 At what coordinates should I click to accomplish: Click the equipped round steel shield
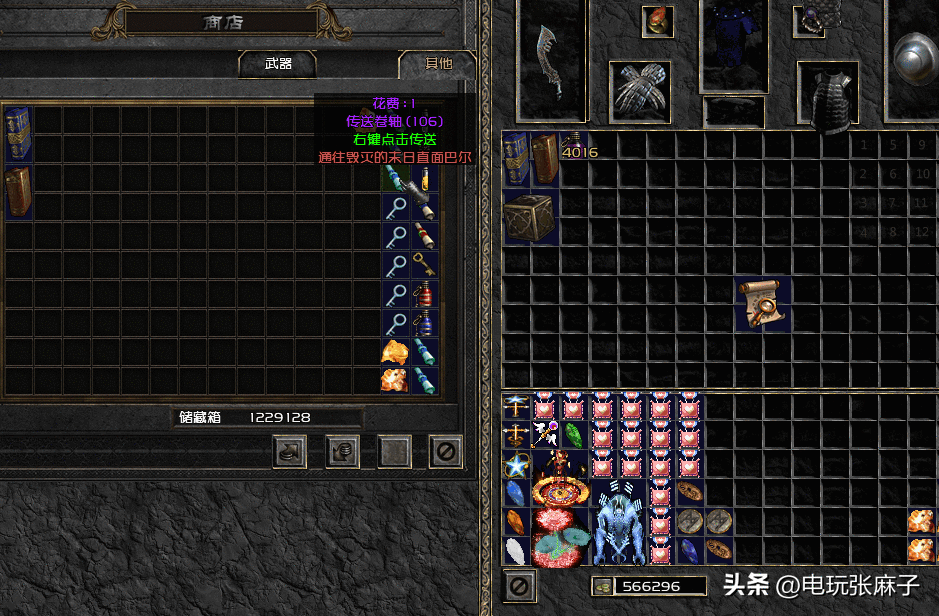click(914, 56)
